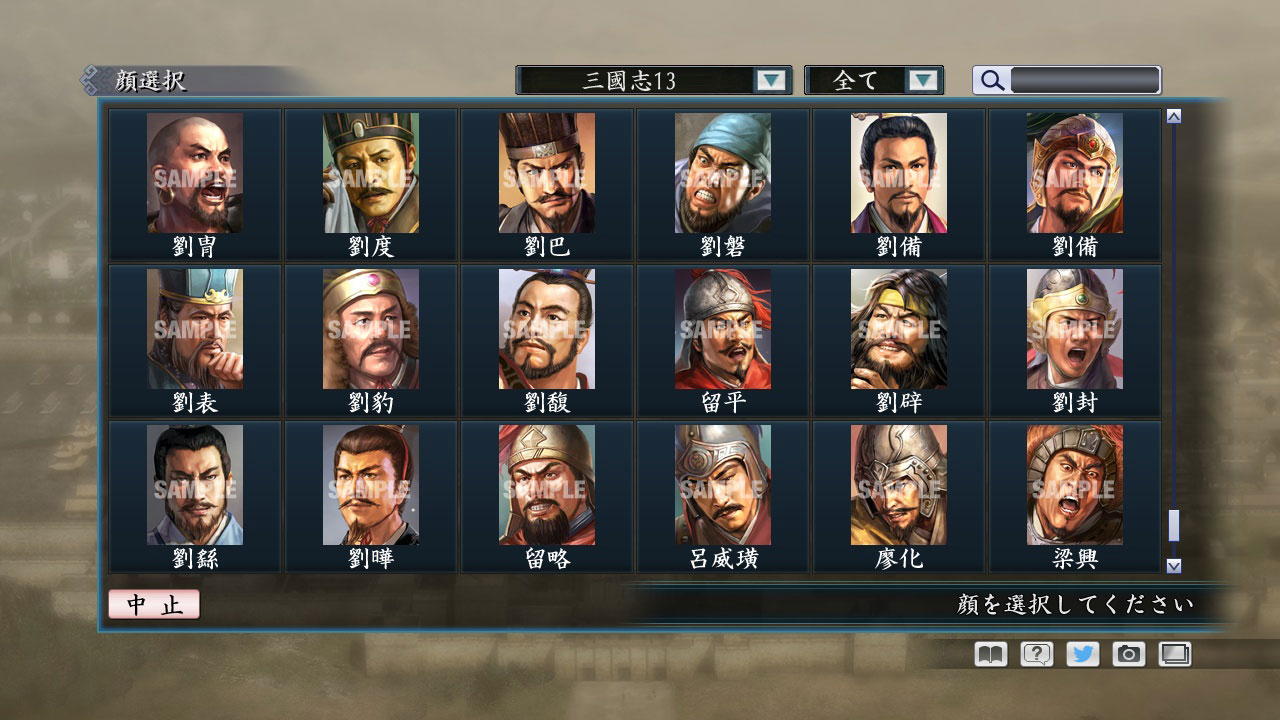Open the screenshot camera icon
Viewport: 1280px width, 720px height.
pos(1128,654)
